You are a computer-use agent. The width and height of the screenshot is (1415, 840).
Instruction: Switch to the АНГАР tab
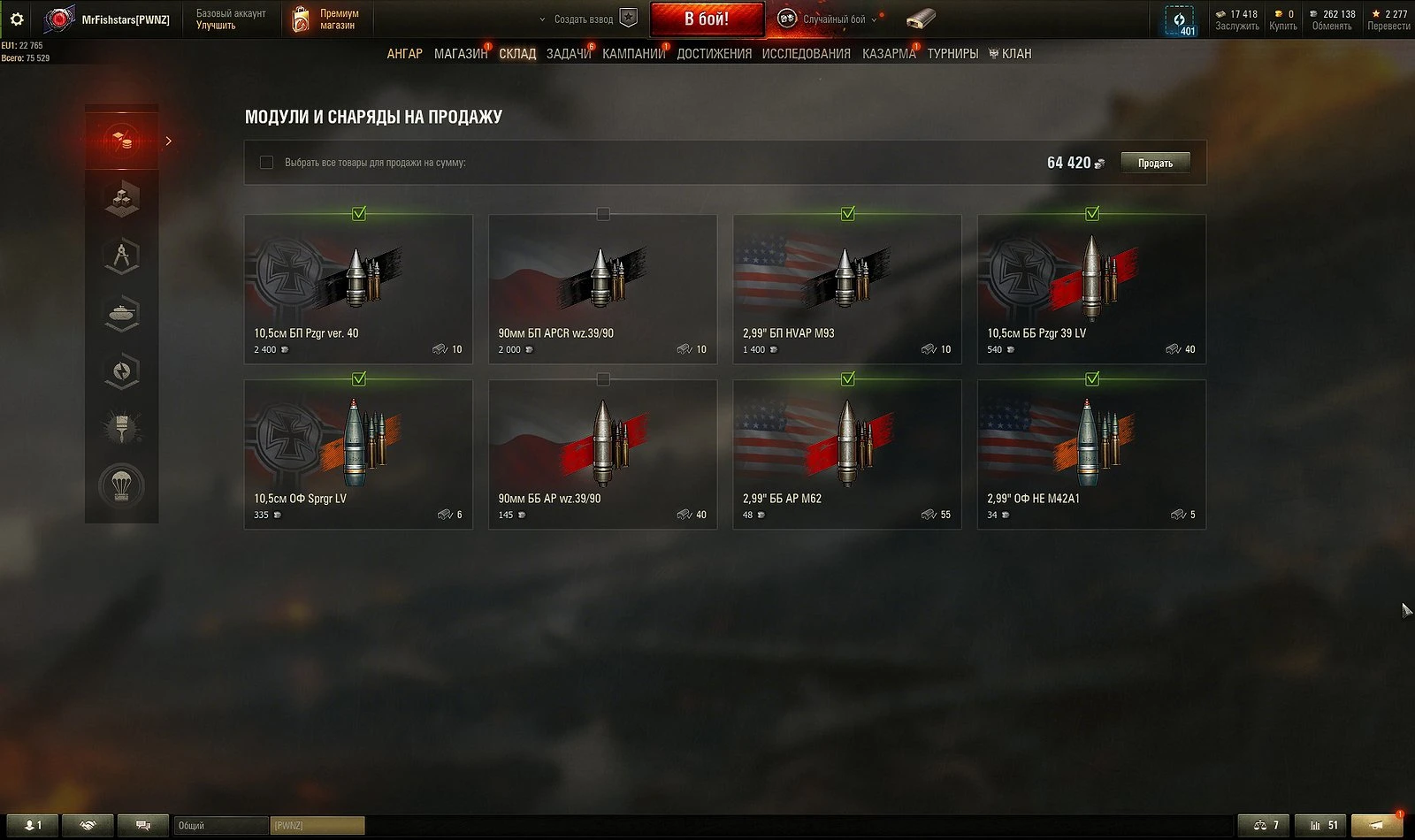[x=406, y=53]
